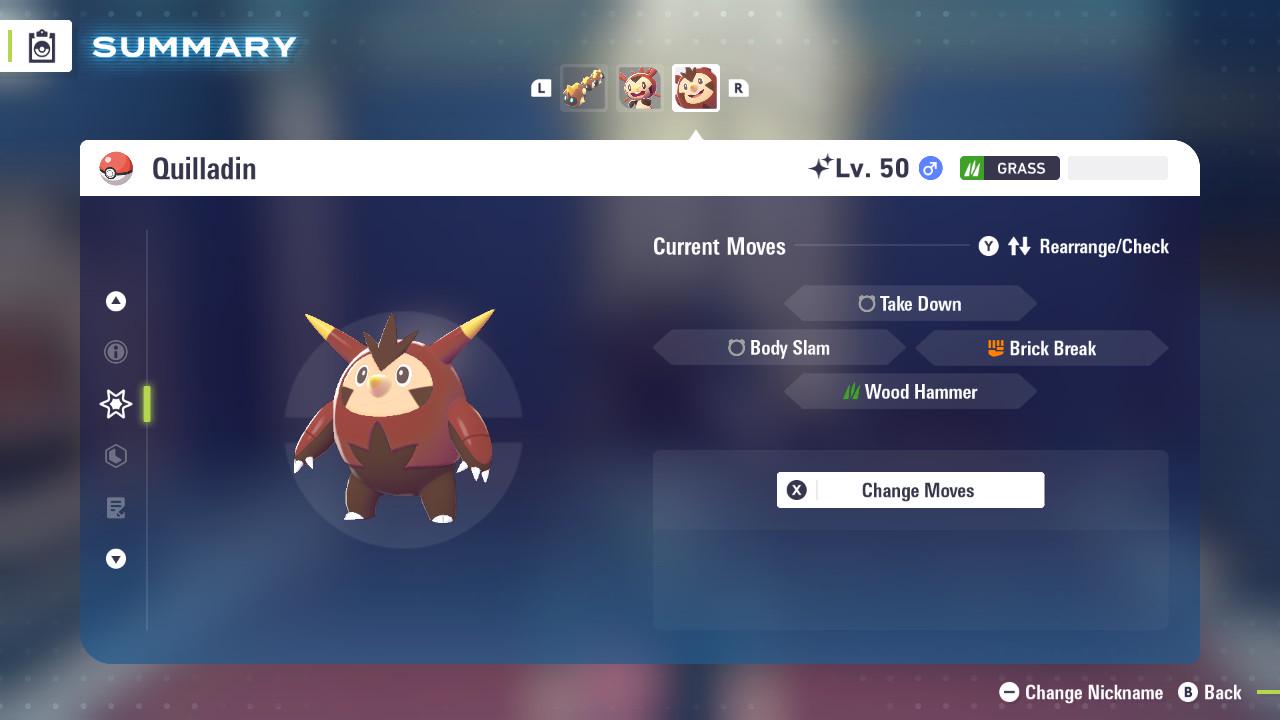
Task: Click the down arrow below the notes icon
Action: [x=116, y=559]
